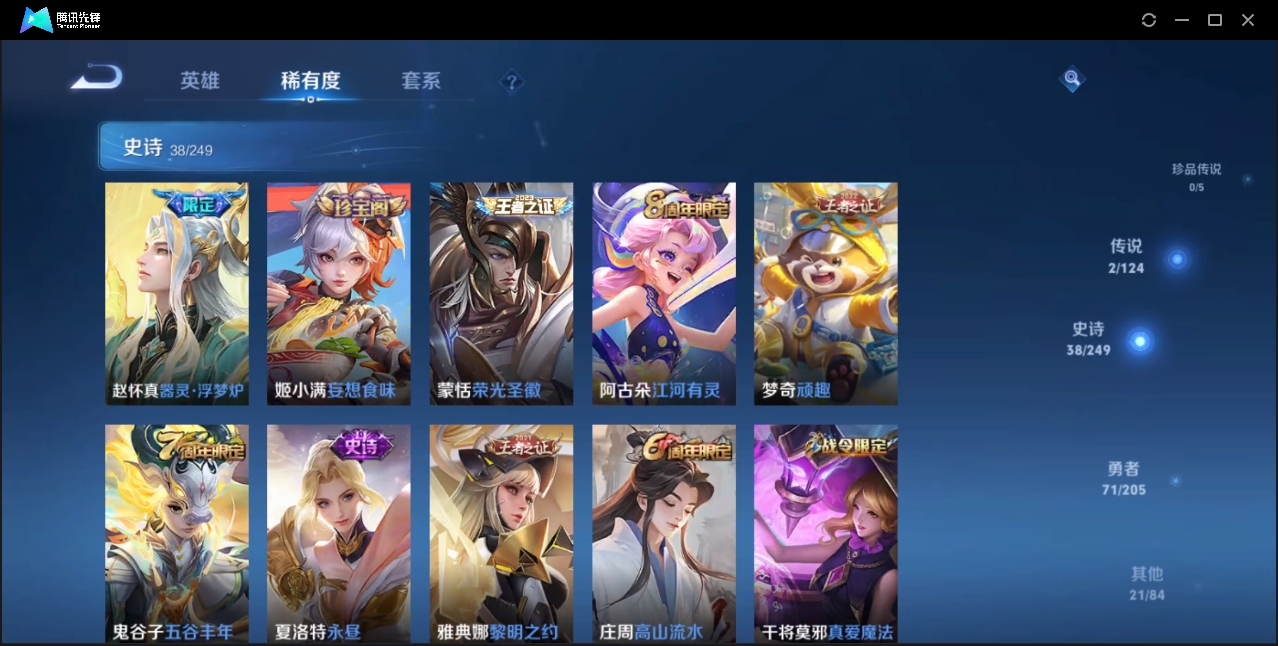Jump to the 传说 rarity section
1278x646 pixels.
[1127, 256]
